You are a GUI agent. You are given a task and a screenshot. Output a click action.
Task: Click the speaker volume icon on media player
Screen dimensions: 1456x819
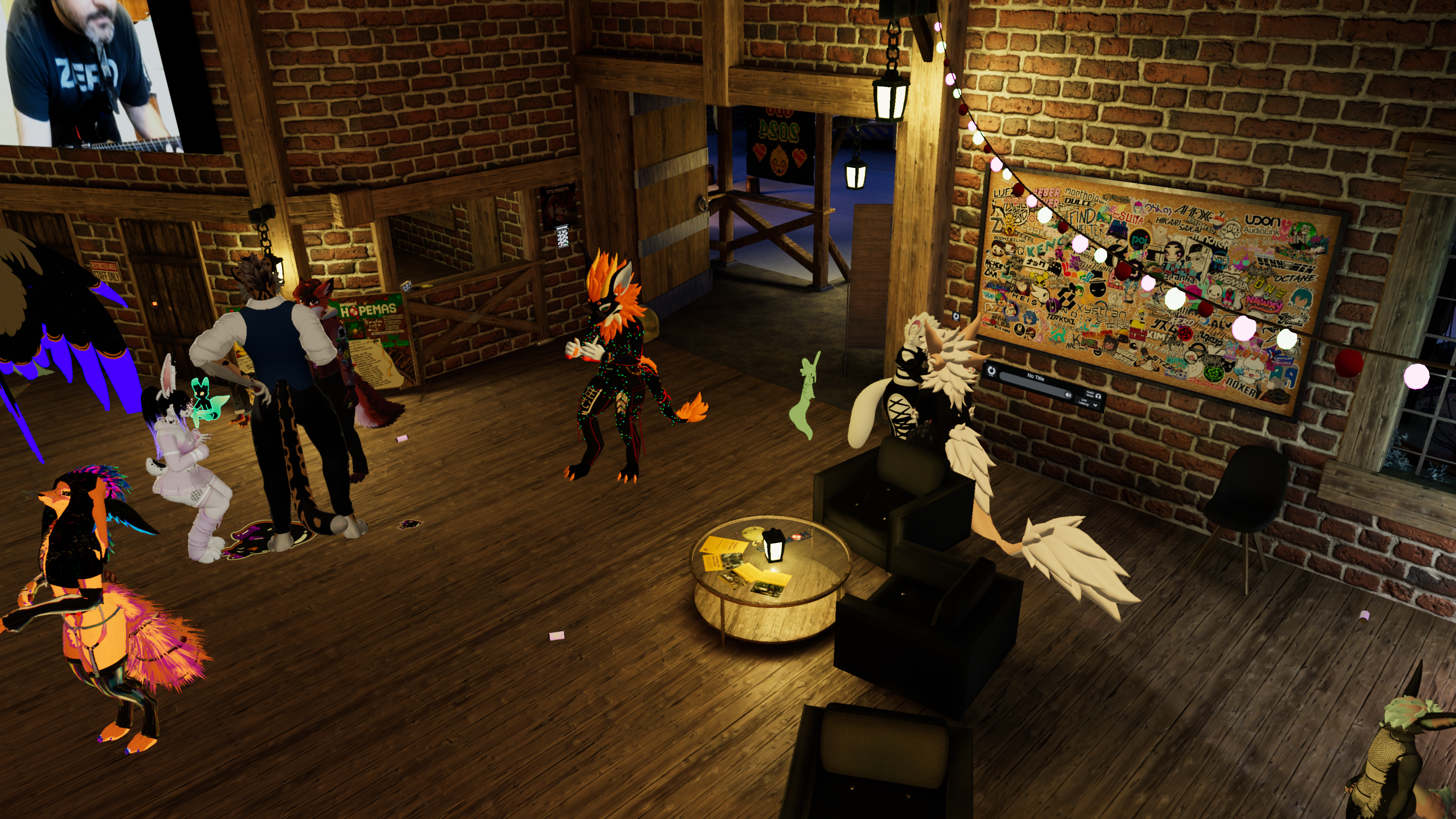(1068, 395)
